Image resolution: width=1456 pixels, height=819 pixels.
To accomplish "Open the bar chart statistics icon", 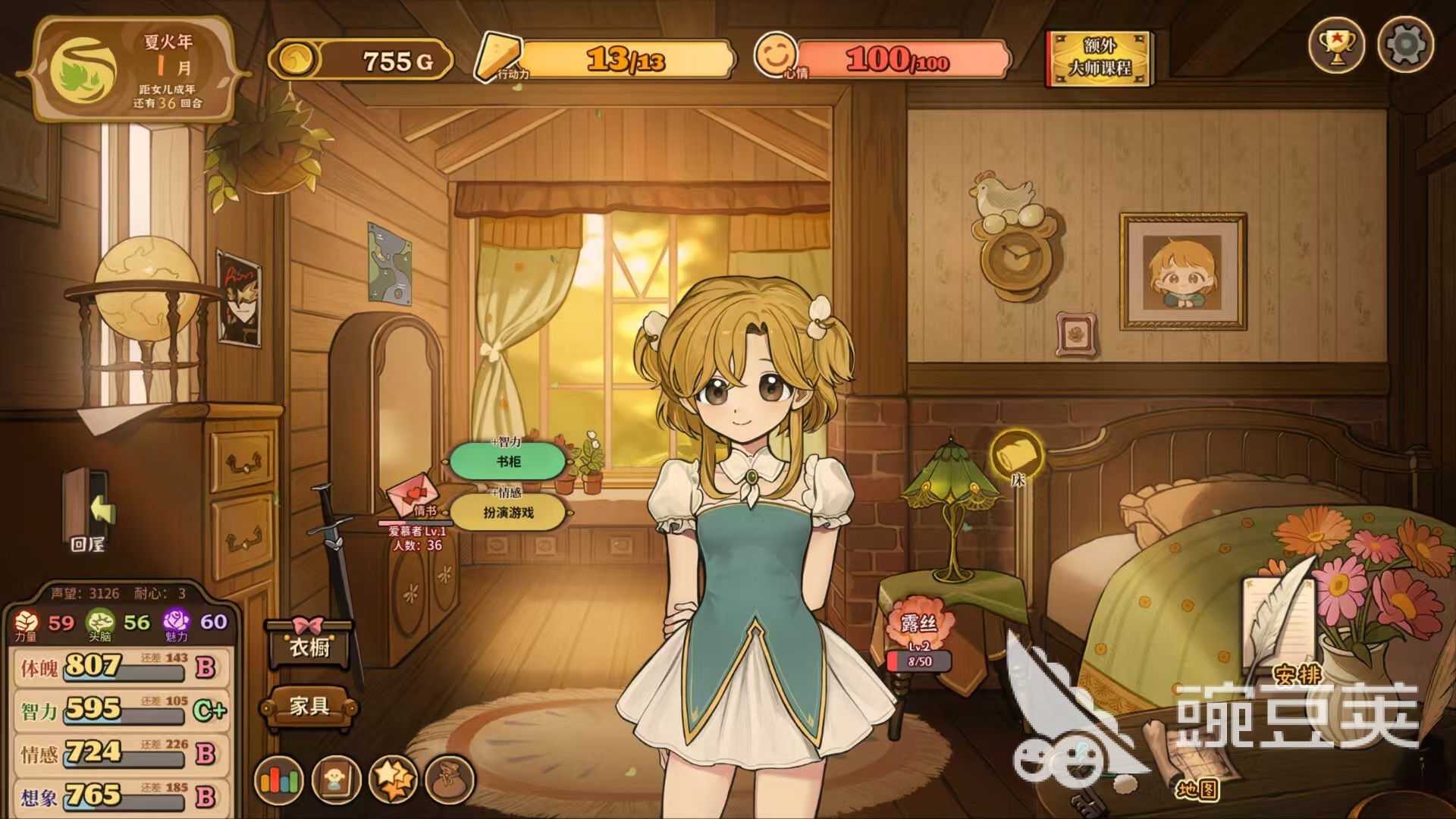I will [279, 779].
